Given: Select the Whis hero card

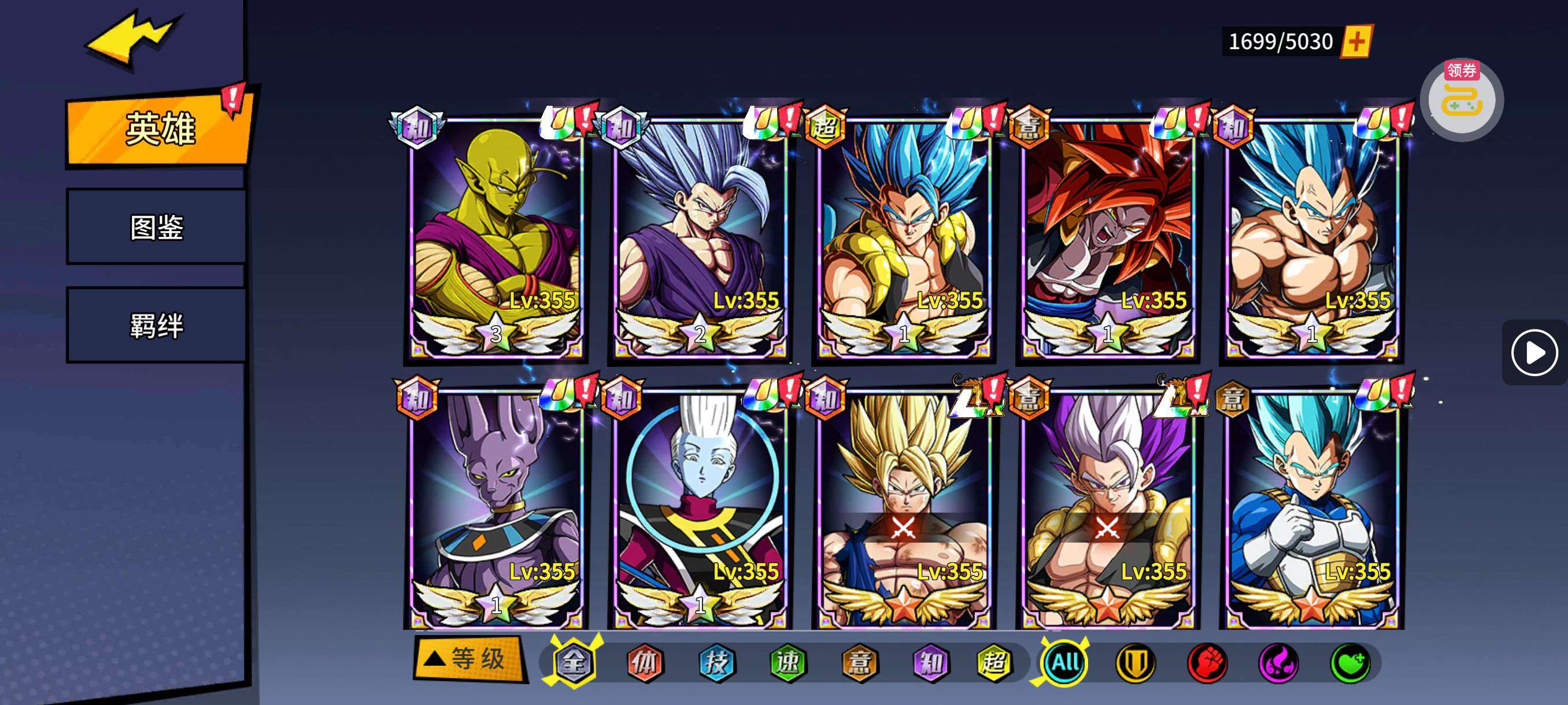Looking at the screenshot, I should tap(700, 508).
